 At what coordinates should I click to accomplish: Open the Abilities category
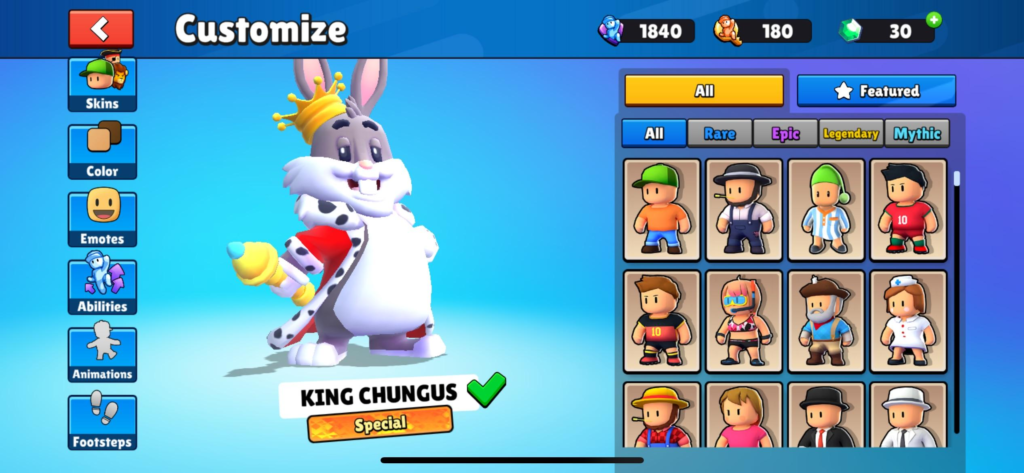(x=102, y=287)
